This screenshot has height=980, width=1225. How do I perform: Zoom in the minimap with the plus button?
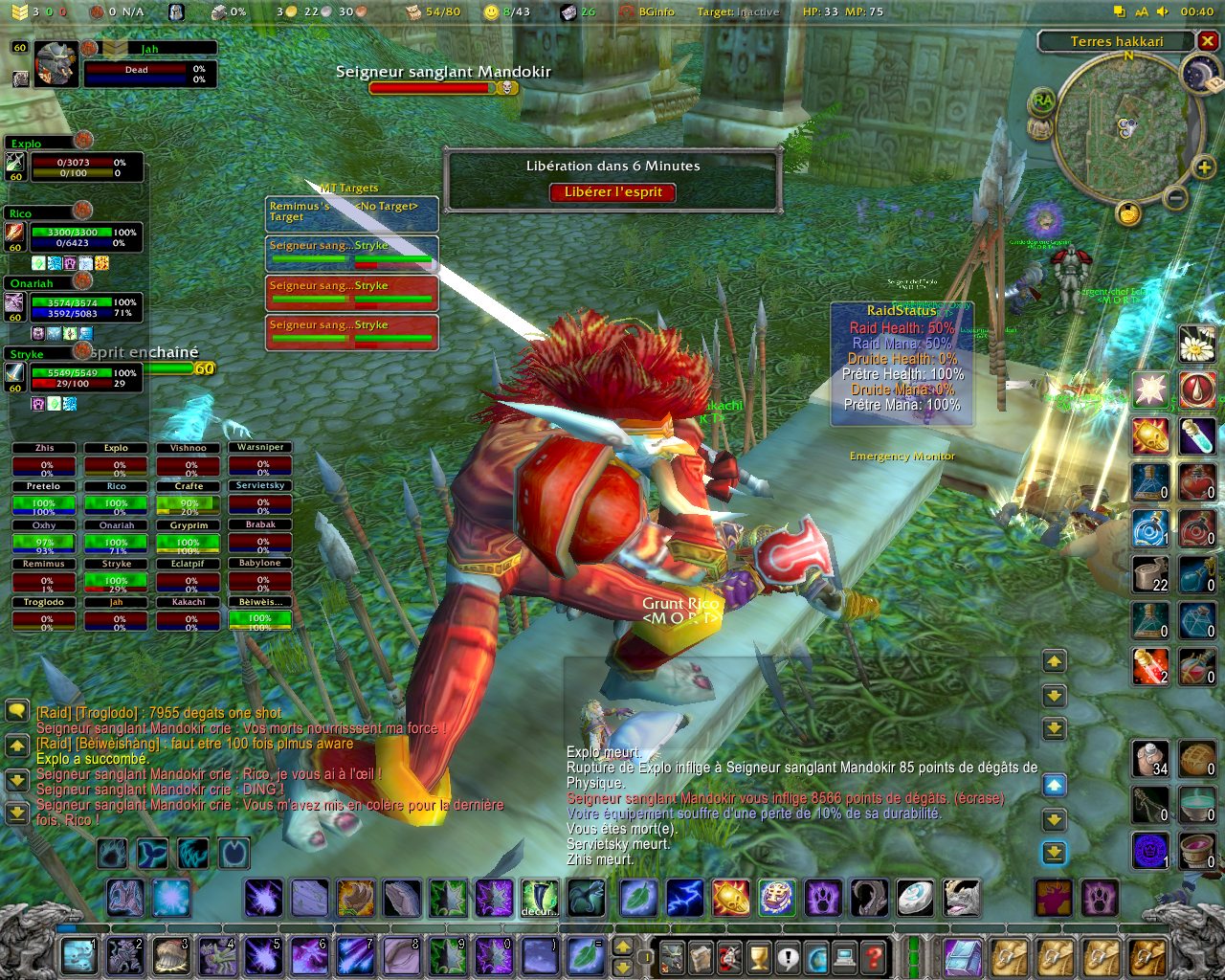point(1203,169)
